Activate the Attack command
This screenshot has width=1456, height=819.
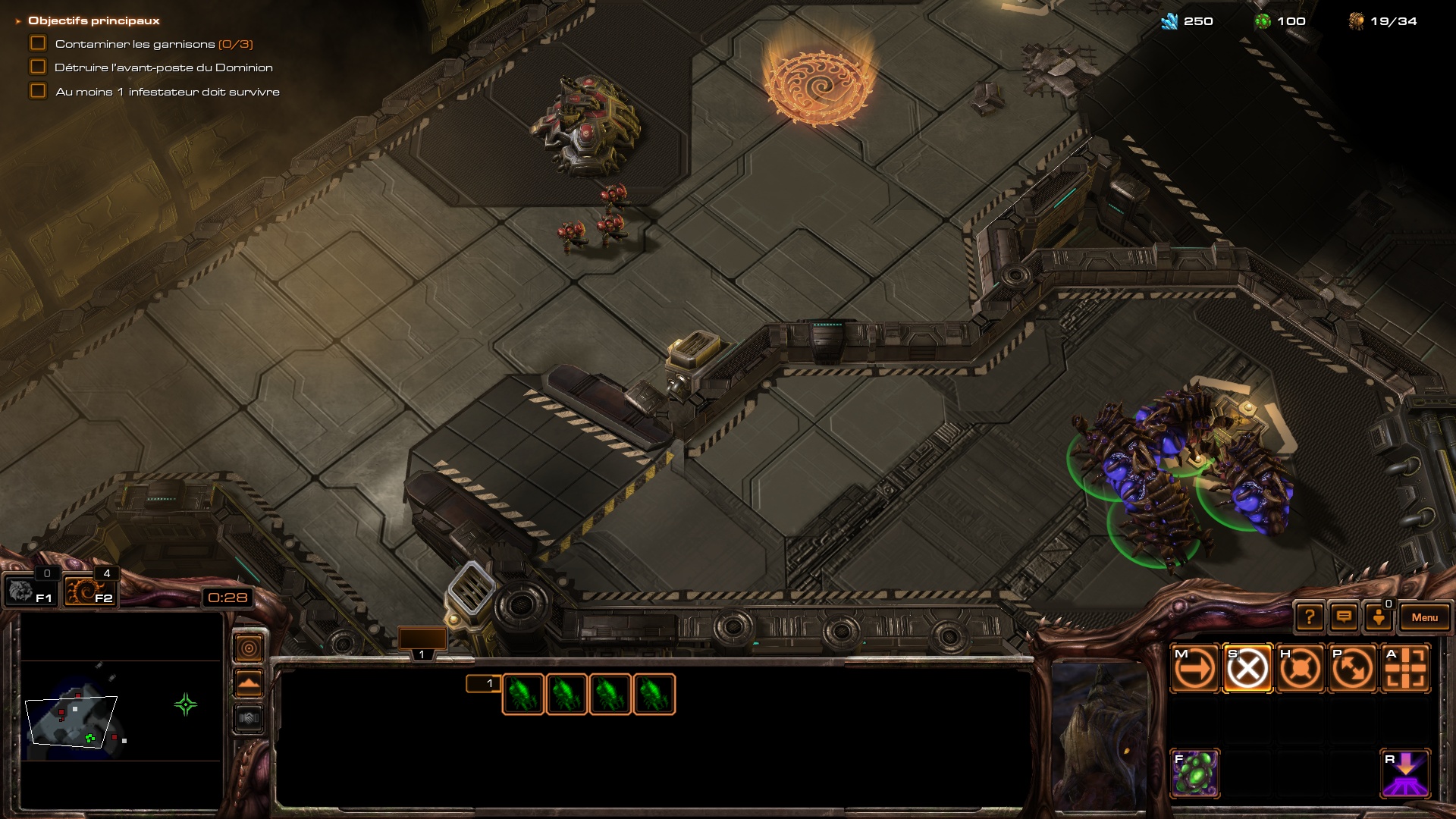[1406, 669]
